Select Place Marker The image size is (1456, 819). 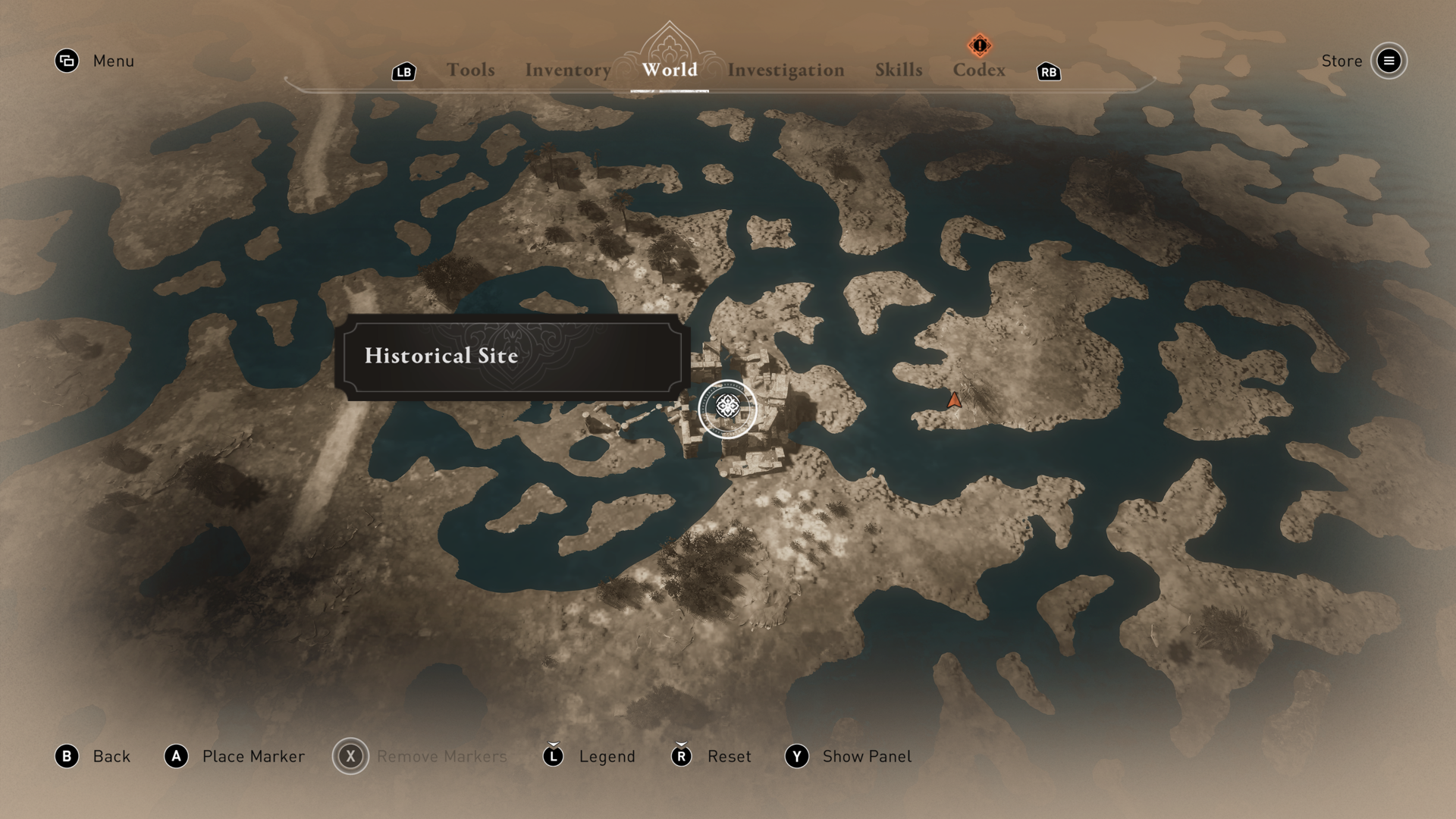[253, 756]
